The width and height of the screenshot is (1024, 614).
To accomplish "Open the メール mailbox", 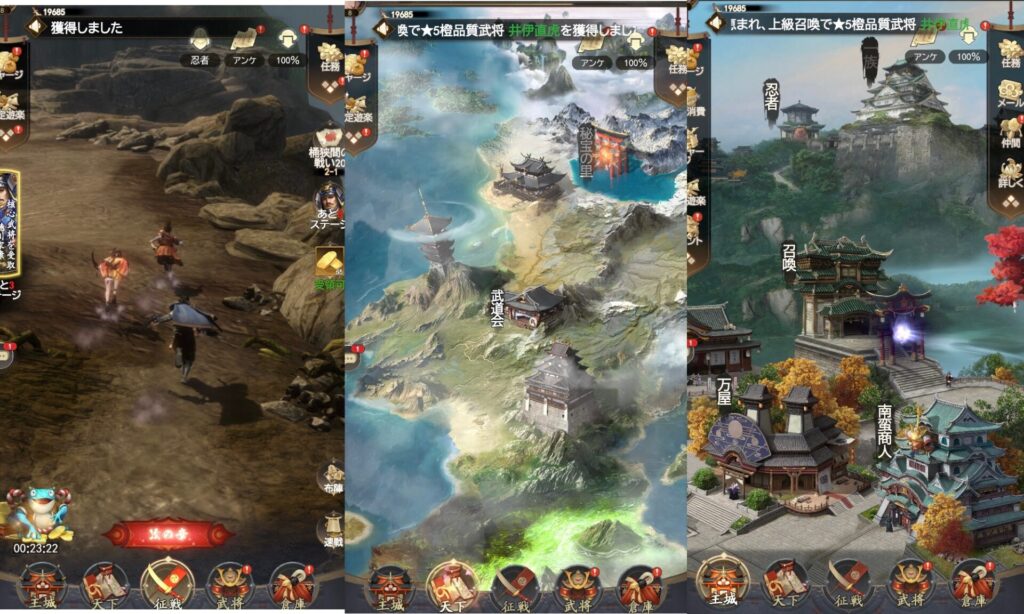I will click(1009, 98).
